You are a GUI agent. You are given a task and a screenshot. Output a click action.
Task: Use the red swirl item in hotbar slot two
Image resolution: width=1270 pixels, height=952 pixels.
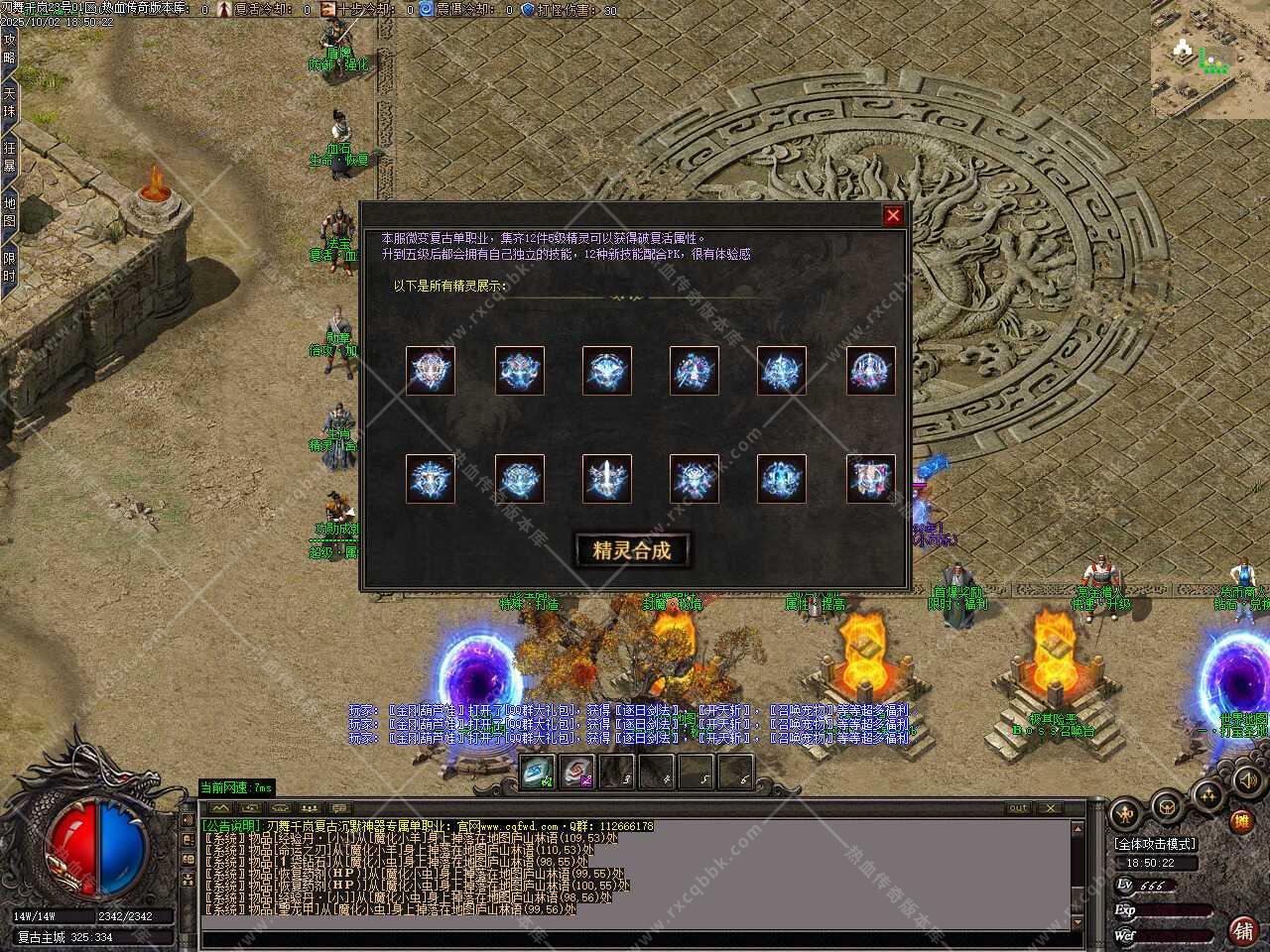tap(576, 773)
